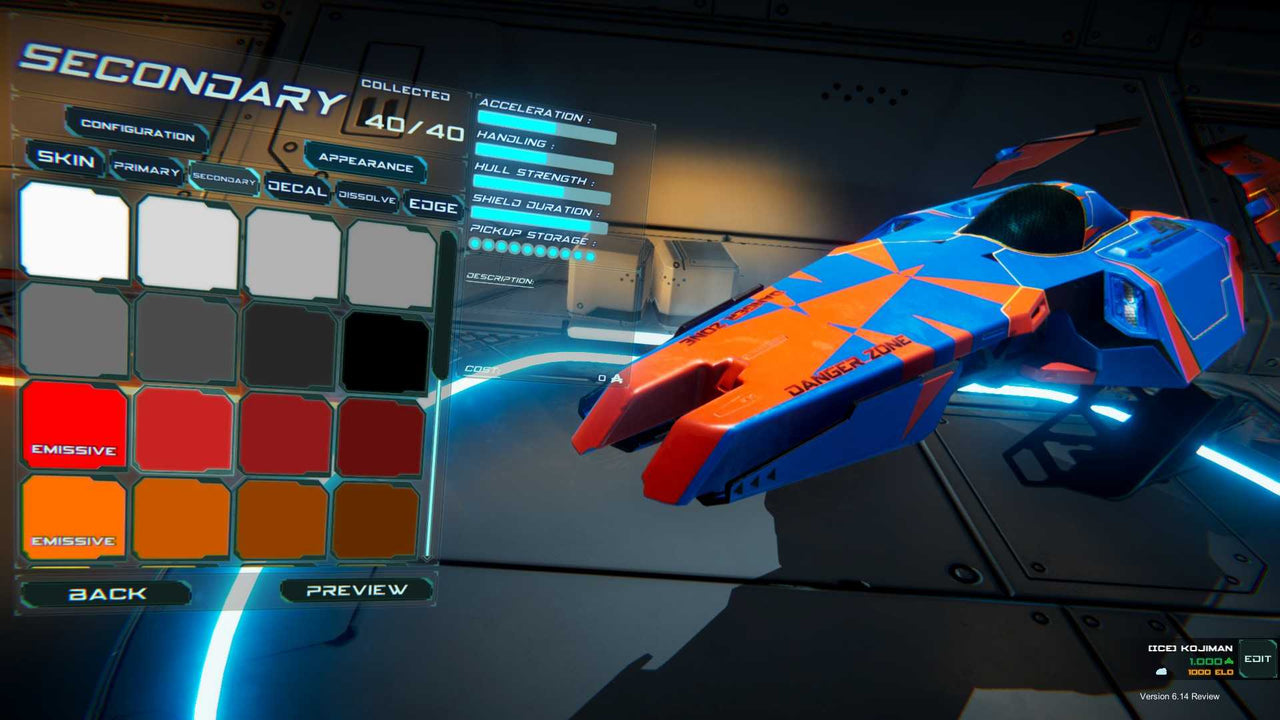This screenshot has height=720, width=1280.
Task: Select the Secondary color tab
Action: click(226, 180)
